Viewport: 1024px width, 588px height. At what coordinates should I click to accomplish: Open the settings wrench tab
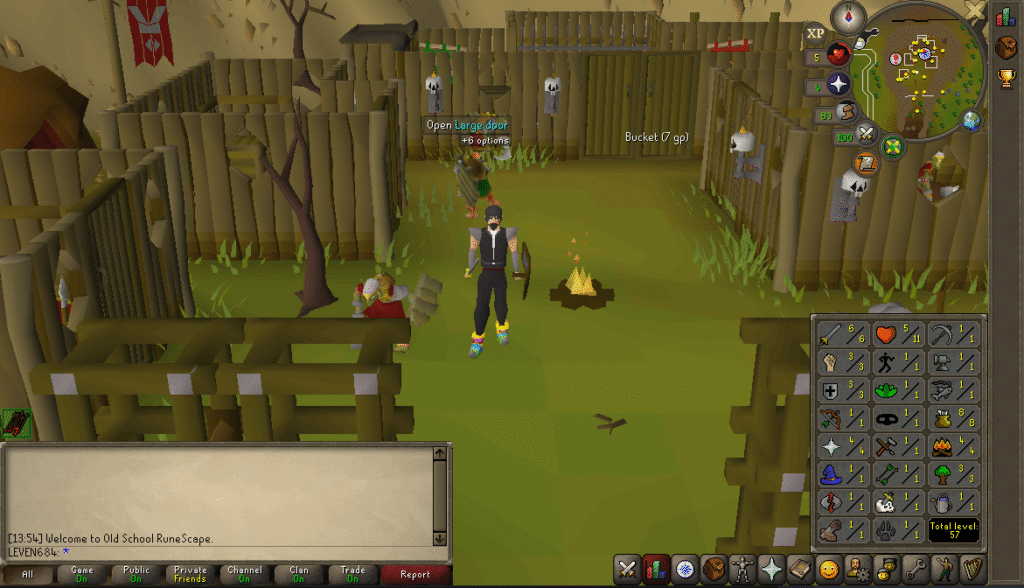tap(915, 570)
